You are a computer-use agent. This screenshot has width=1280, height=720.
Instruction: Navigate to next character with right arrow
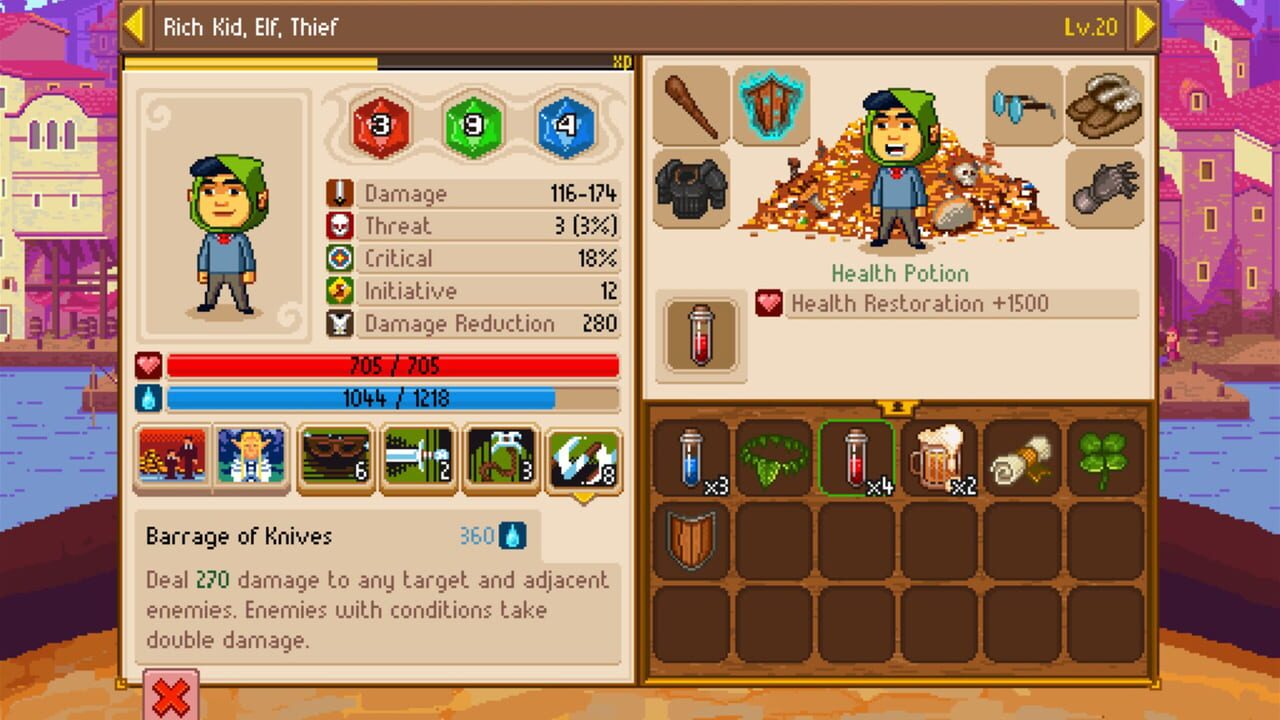click(x=1144, y=28)
